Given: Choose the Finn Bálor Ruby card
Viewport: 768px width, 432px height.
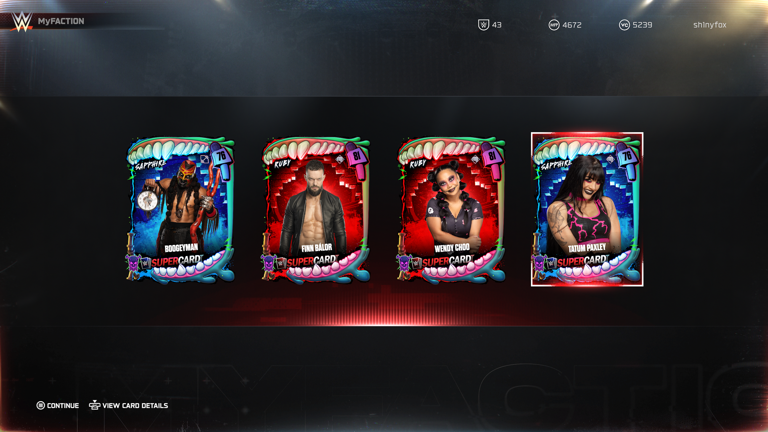Looking at the screenshot, I should 316,210.
